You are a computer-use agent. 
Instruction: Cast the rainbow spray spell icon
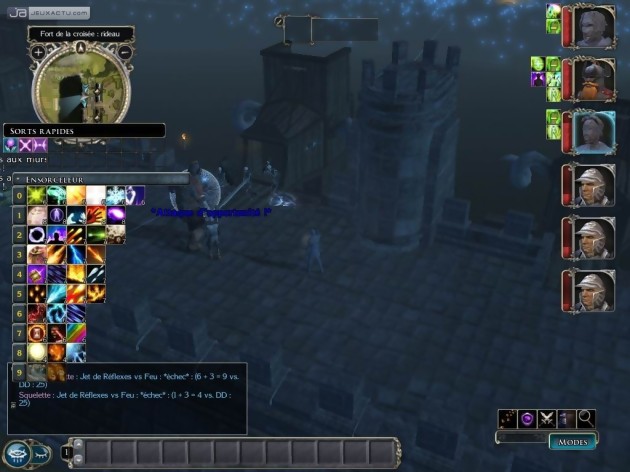77,332
